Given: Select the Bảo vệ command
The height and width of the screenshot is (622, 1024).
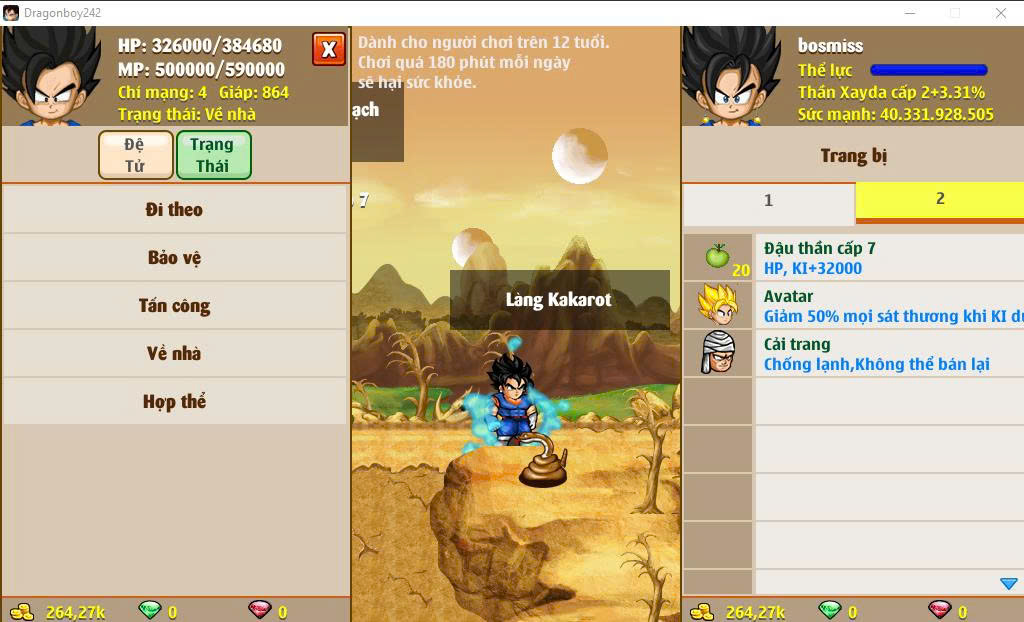Looking at the screenshot, I should tap(174, 258).
